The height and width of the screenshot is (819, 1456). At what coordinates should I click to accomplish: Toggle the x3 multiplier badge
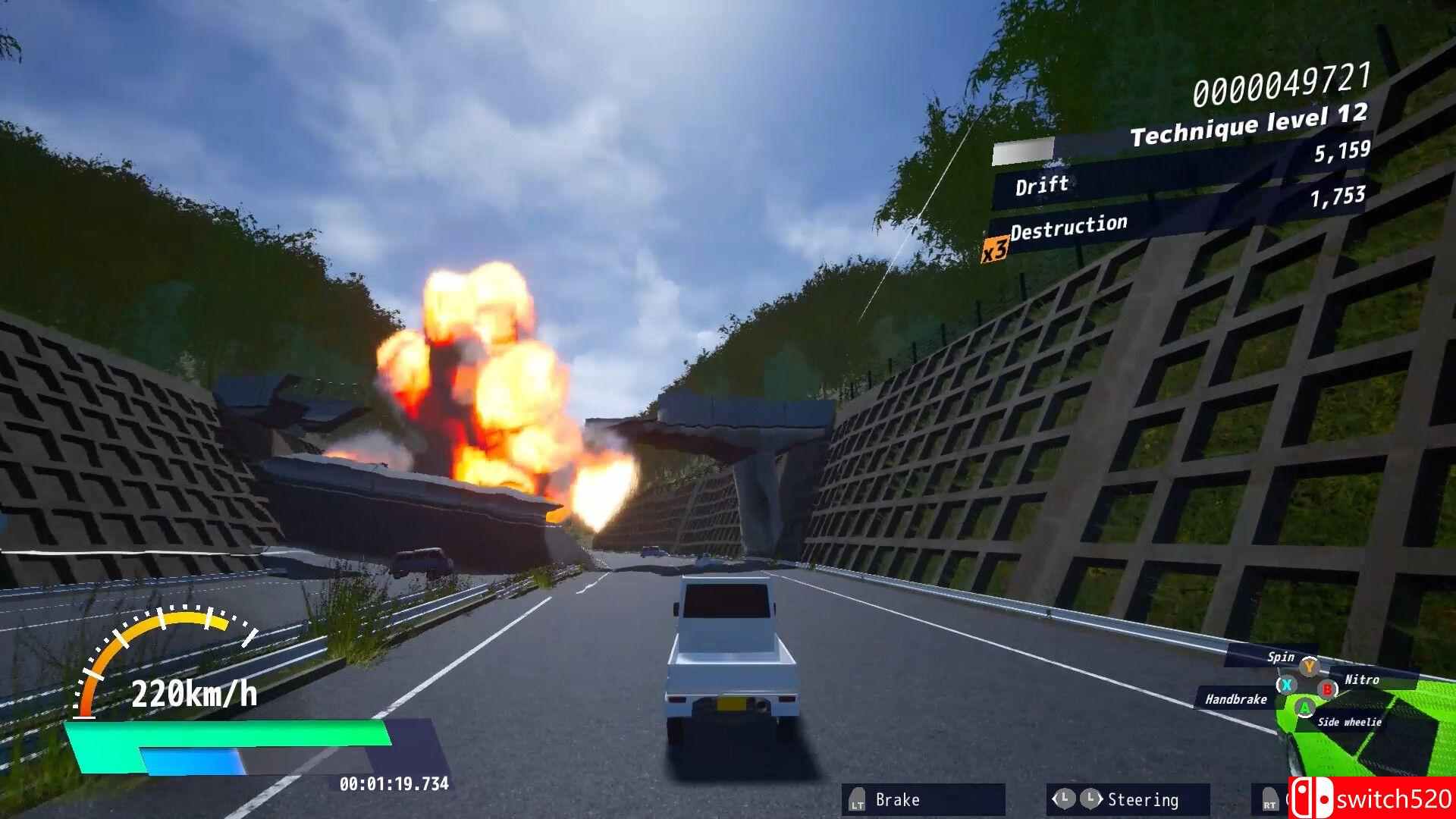(996, 248)
